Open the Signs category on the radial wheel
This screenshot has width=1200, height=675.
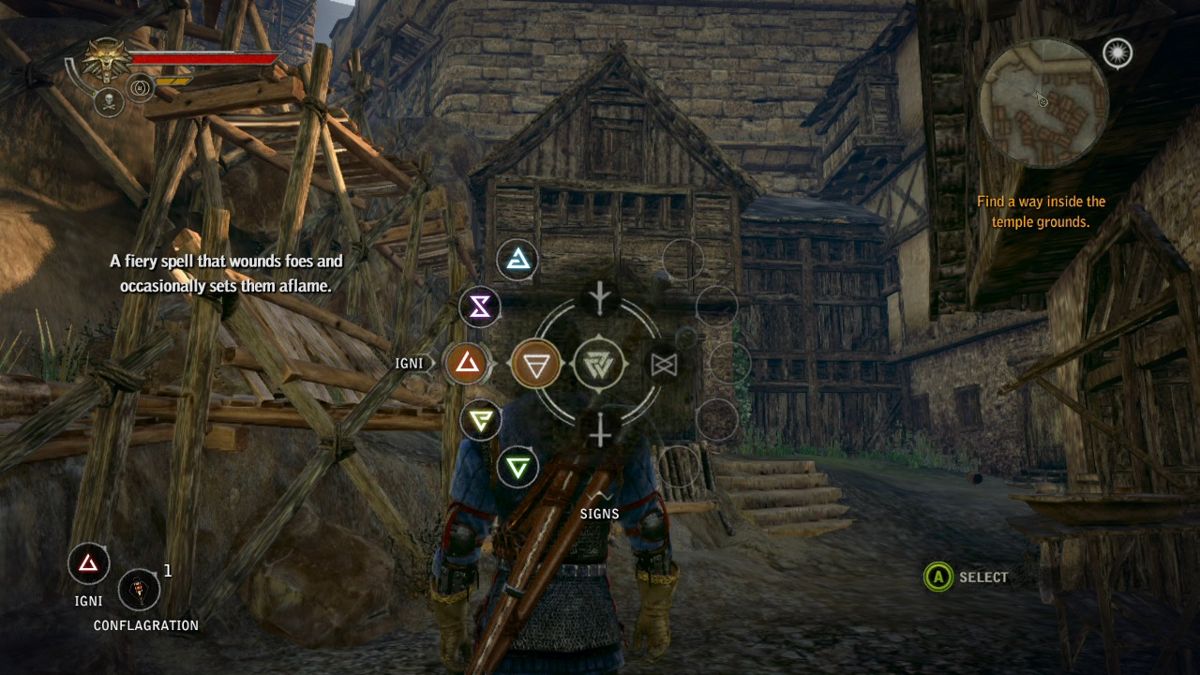536,364
